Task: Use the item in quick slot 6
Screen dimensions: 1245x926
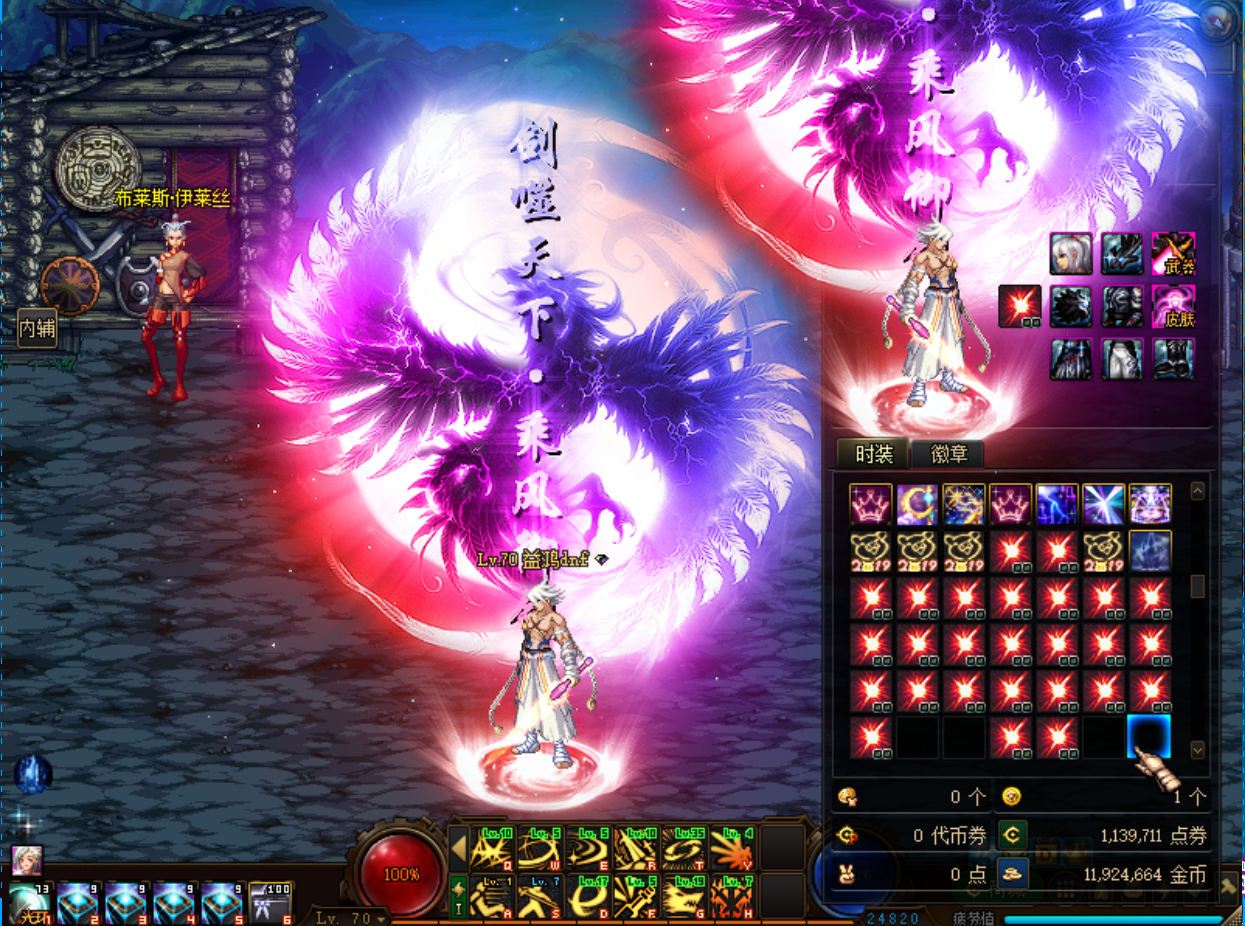Action: tap(270, 903)
